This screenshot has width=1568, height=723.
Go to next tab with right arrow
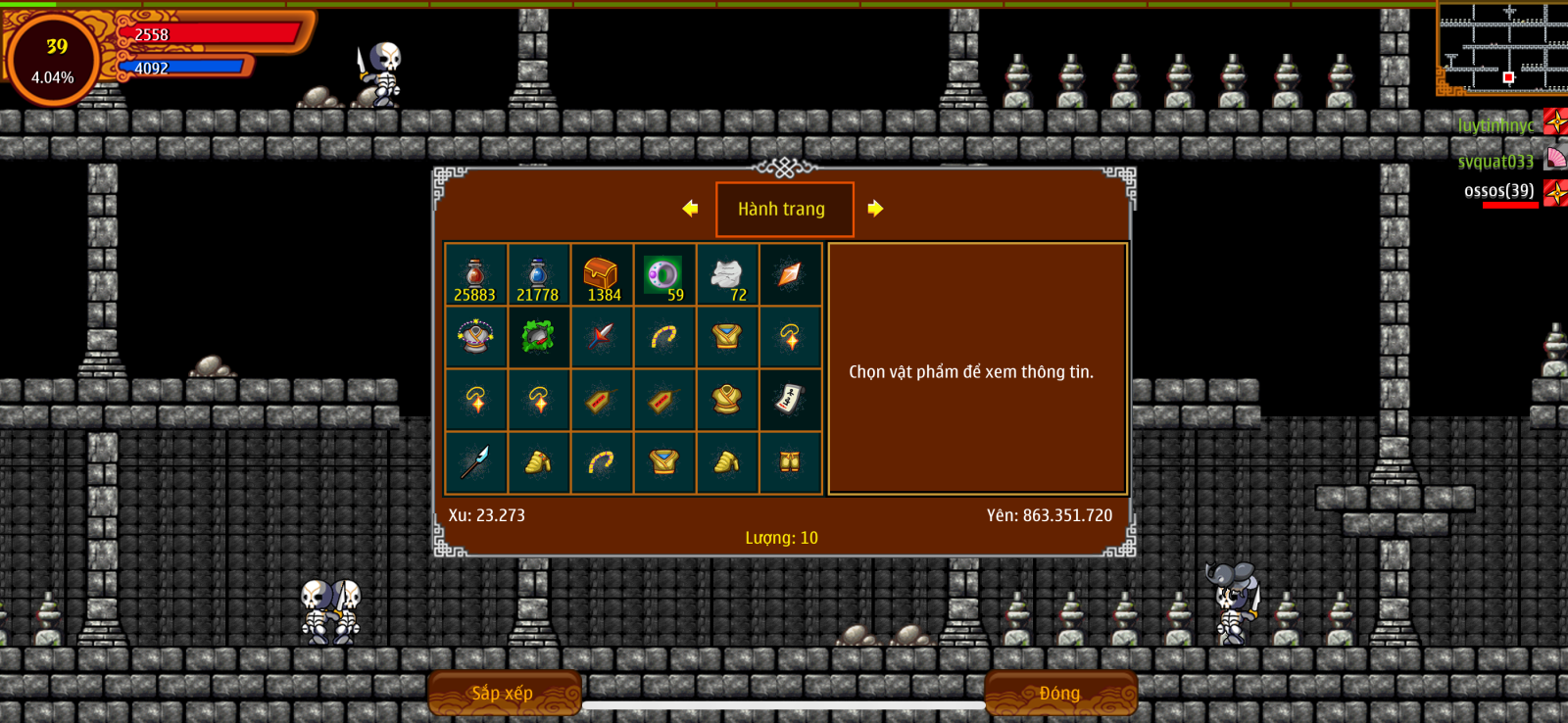point(875,209)
